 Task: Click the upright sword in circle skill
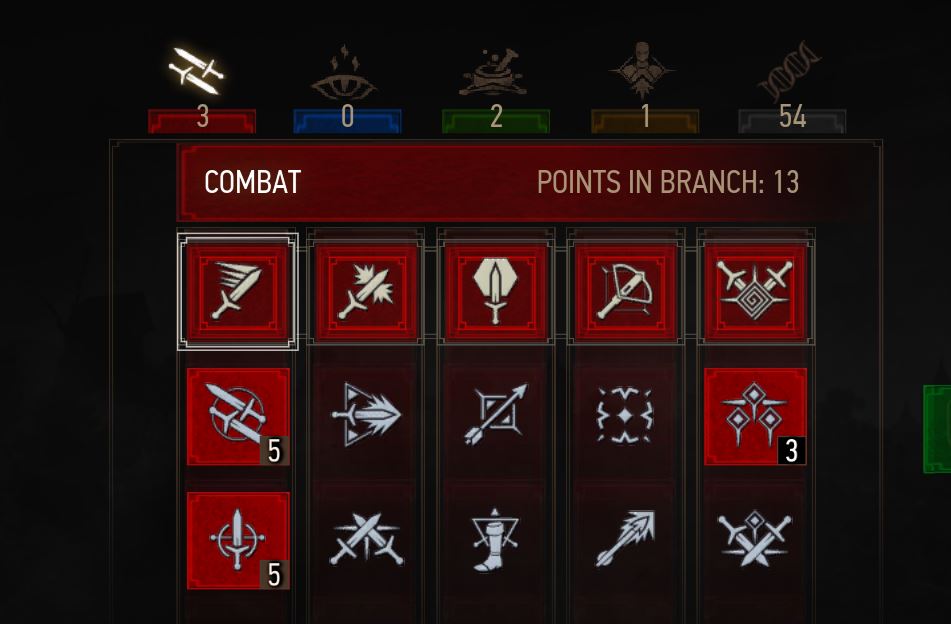click(x=238, y=540)
